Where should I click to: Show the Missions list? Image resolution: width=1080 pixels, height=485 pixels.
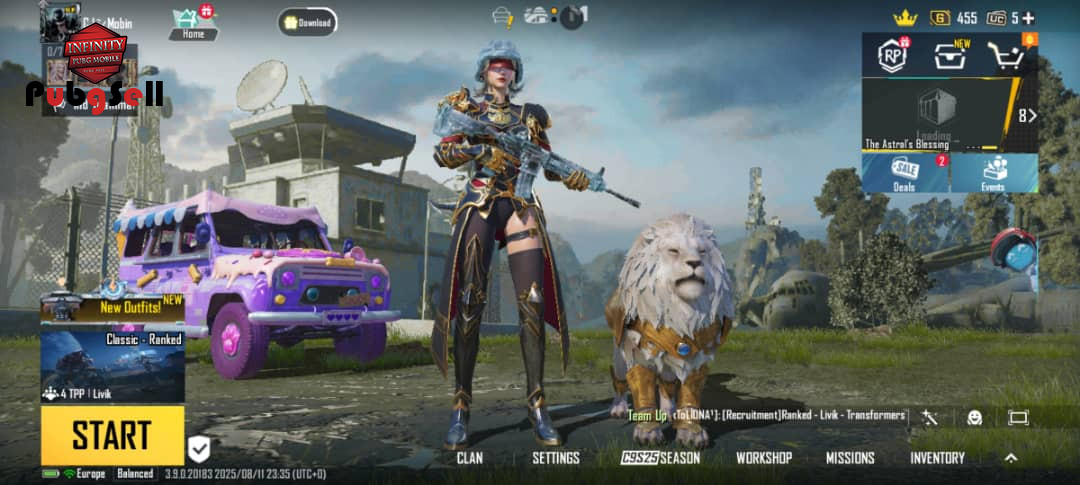(850, 458)
